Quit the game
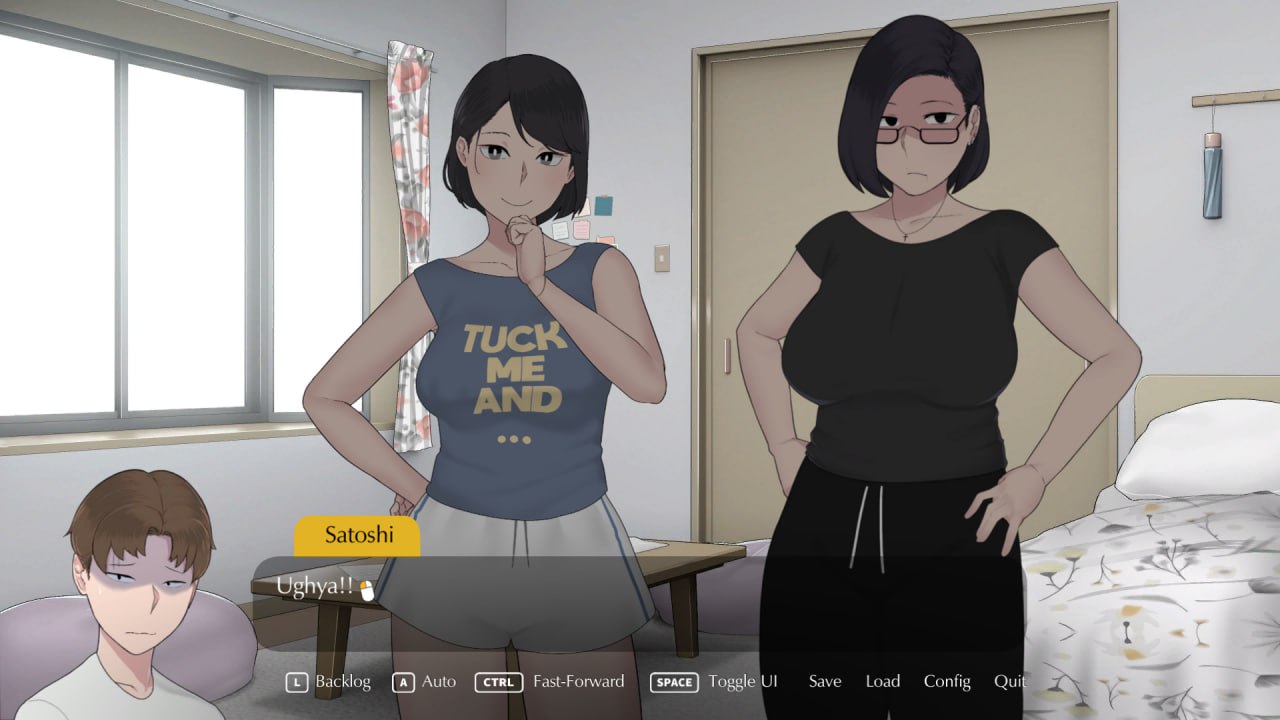The image size is (1280, 720). pyautogui.click(x=1009, y=681)
